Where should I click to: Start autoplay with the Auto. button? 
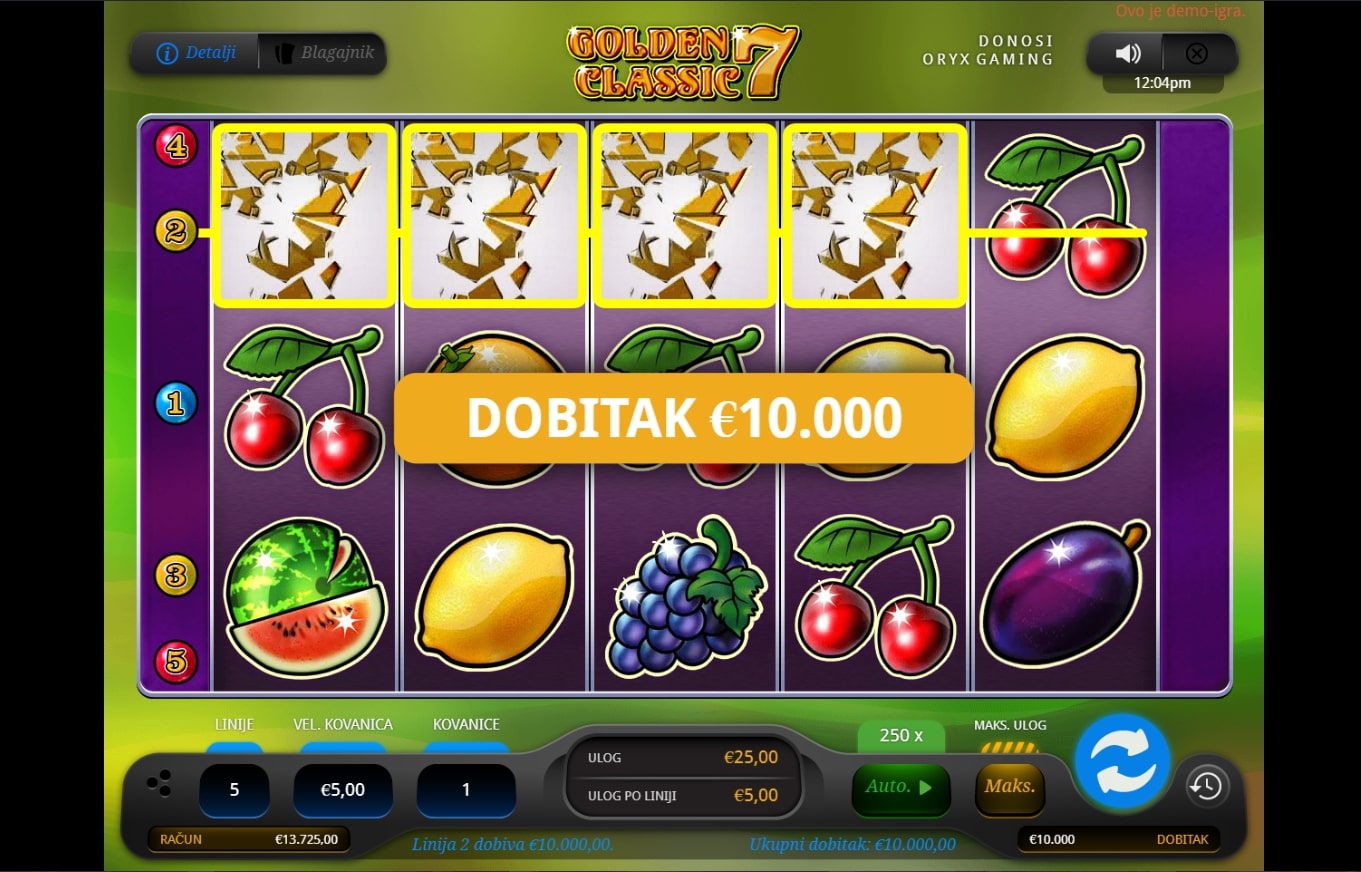898,787
